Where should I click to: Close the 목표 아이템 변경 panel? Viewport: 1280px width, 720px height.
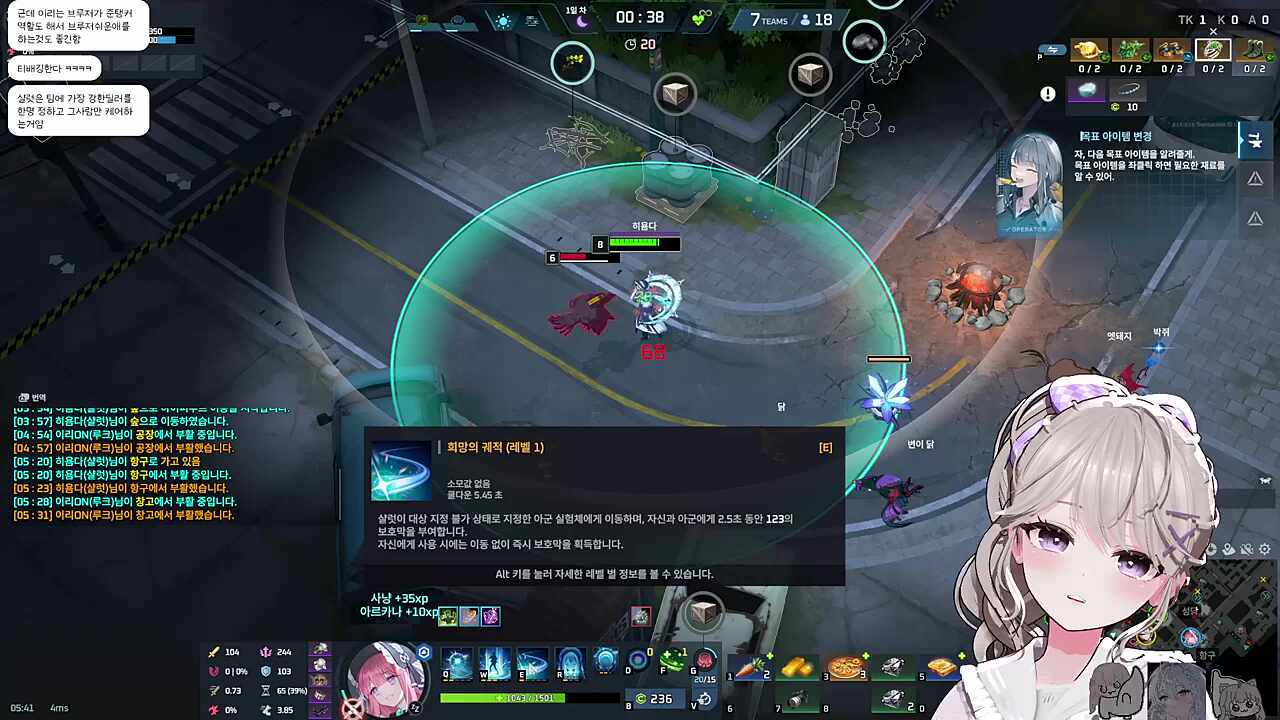click(x=1213, y=31)
